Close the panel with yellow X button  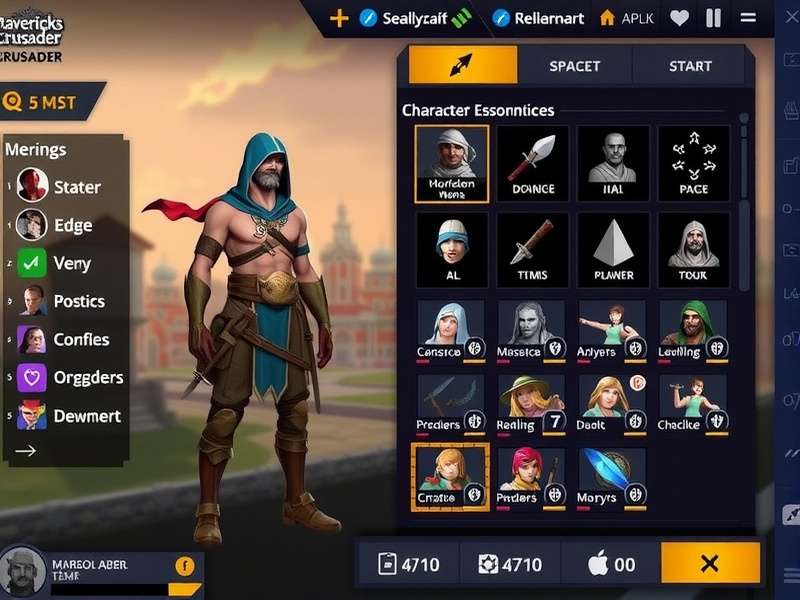pyautogui.click(x=710, y=563)
